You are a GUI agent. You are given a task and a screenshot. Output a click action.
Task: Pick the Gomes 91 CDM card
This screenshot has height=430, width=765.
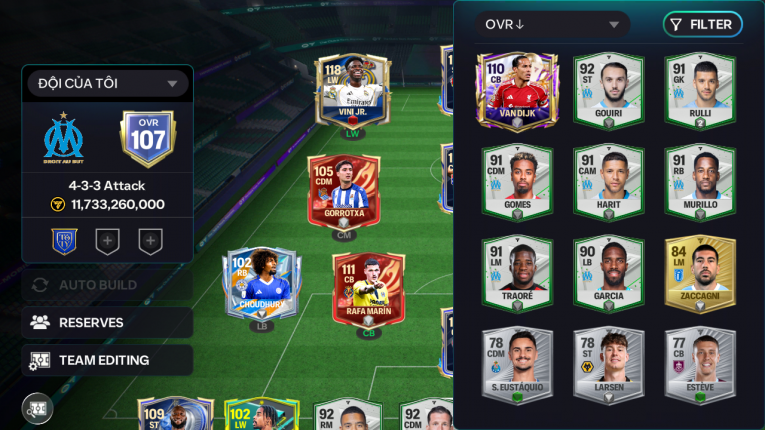coord(516,181)
